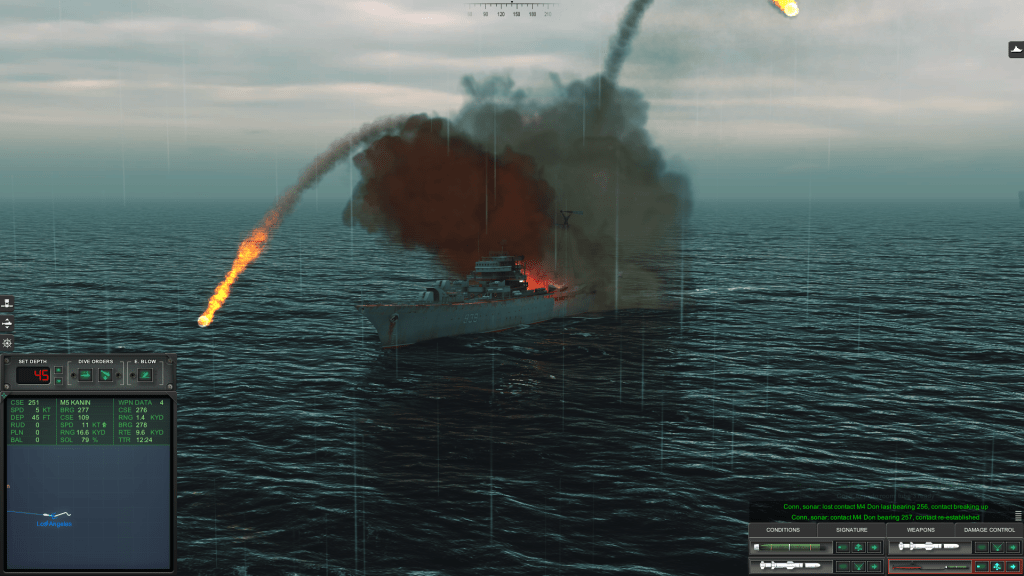1024x576 pixels.
Task: Activate the emergency blow button
Action: [145, 375]
